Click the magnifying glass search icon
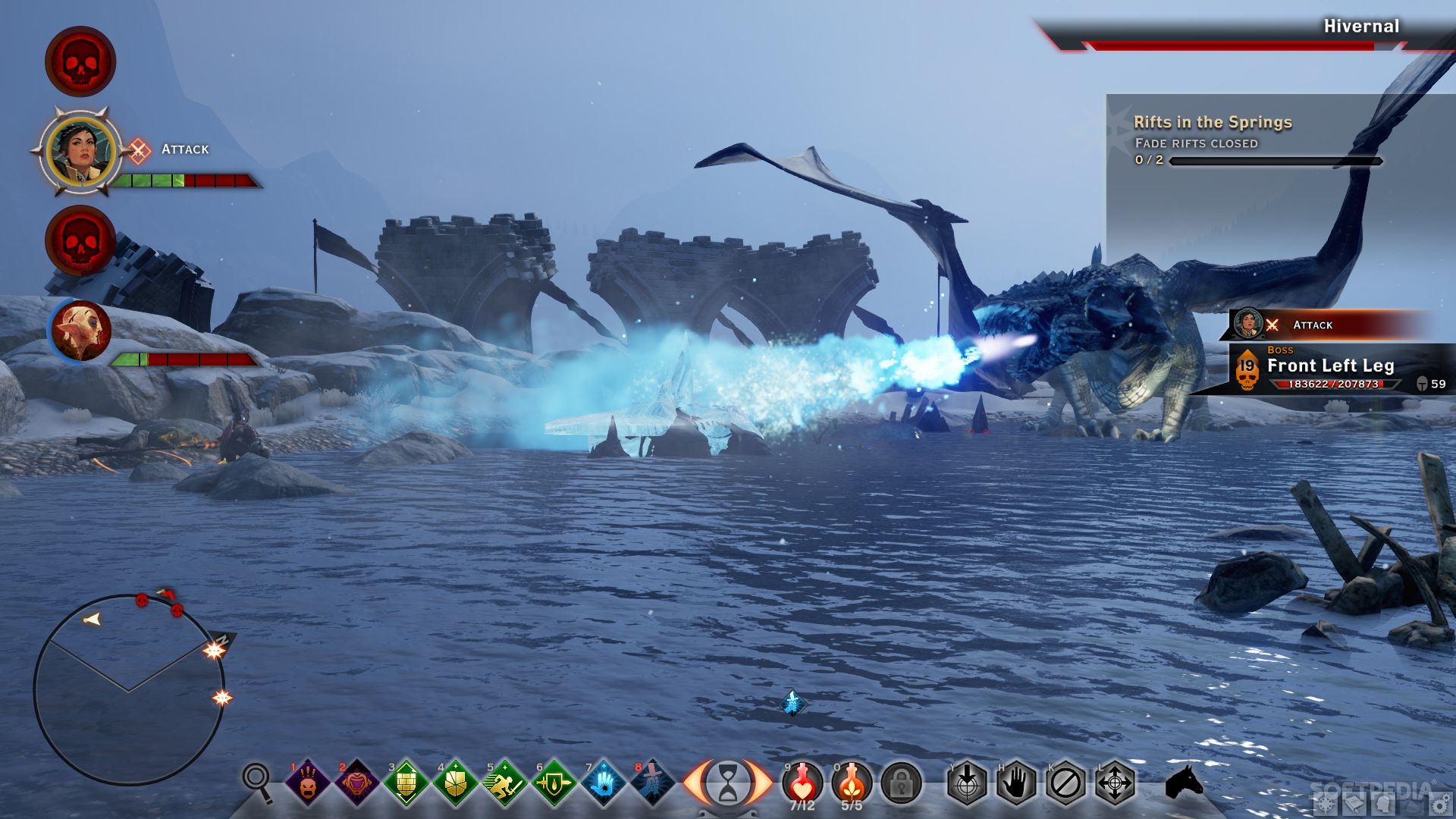The height and width of the screenshot is (819, 1456). pos(257,781)
